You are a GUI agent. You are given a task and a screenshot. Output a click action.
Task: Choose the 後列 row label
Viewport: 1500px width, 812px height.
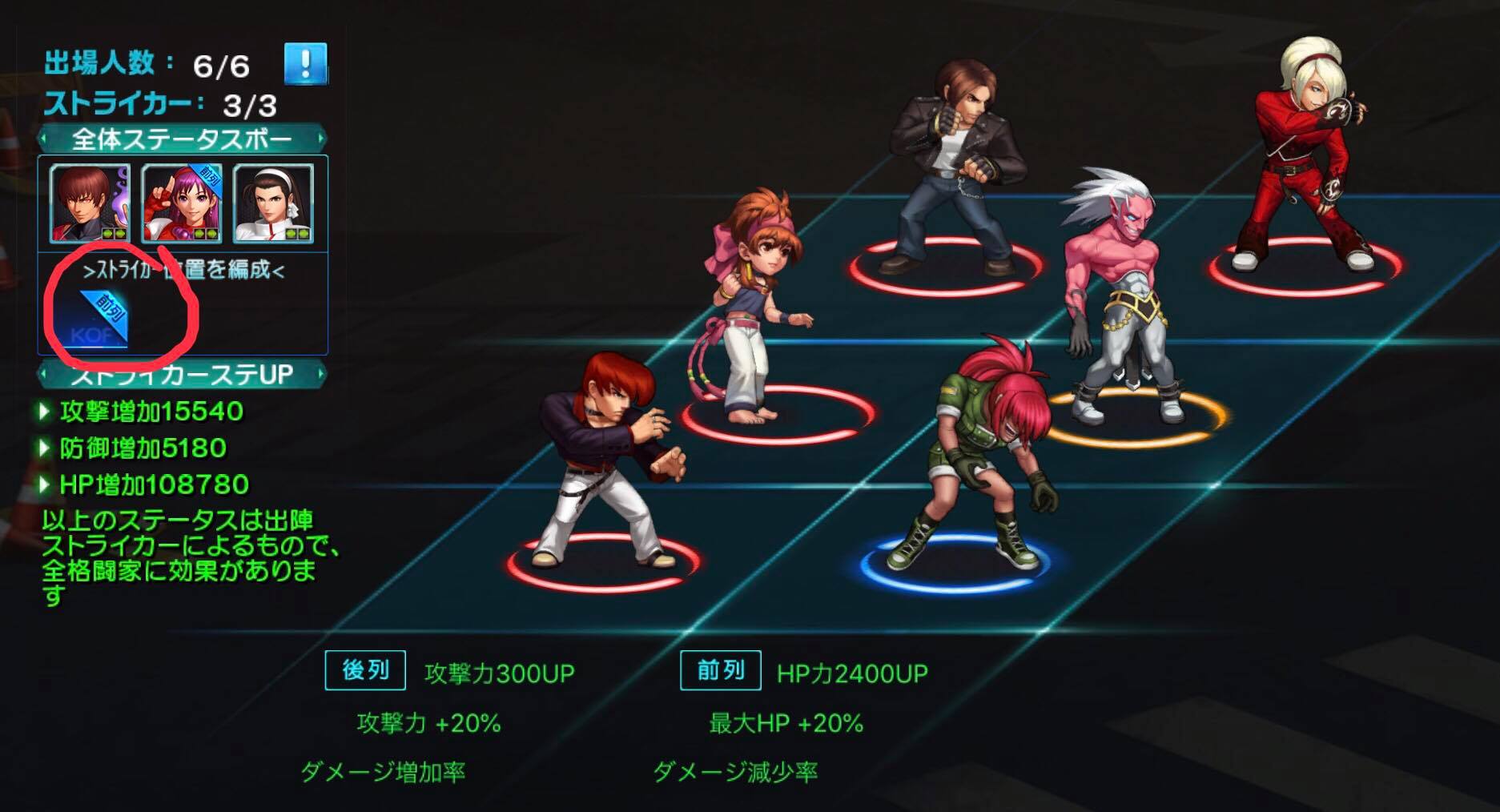pyautogui.click(x=365, y=669)
